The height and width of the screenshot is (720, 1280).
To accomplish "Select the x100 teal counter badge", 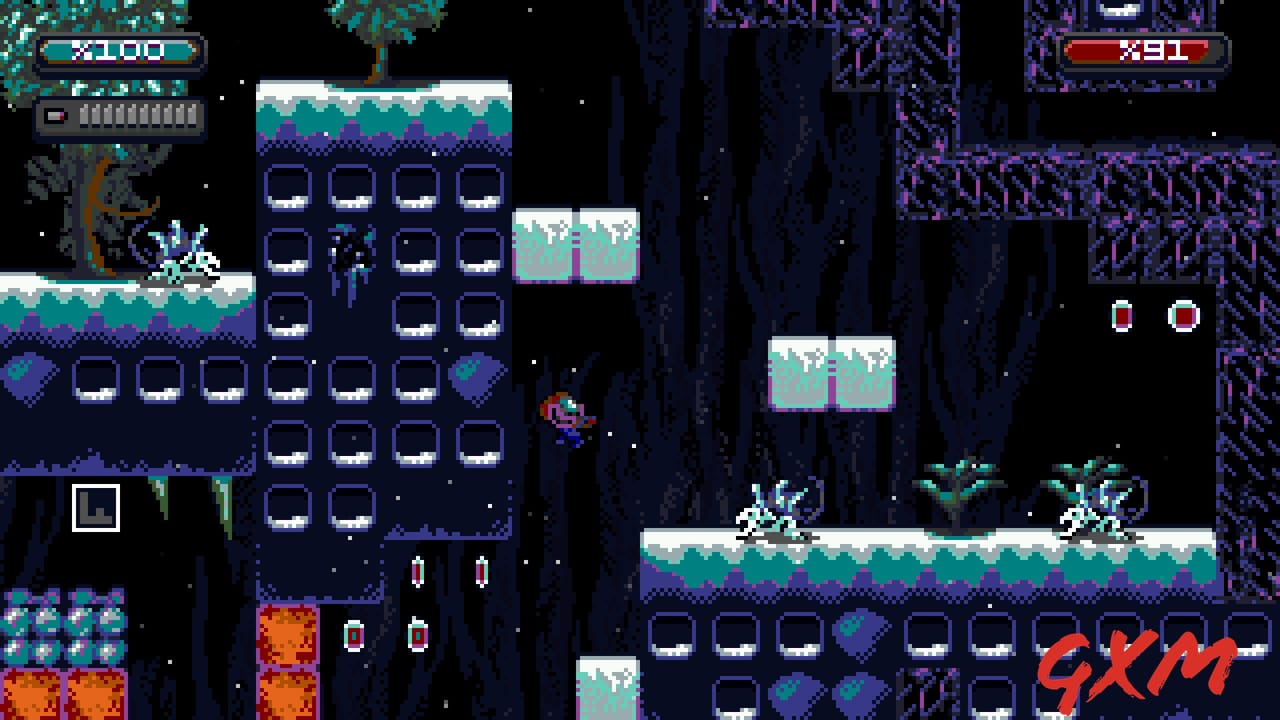I will (120, 52).
